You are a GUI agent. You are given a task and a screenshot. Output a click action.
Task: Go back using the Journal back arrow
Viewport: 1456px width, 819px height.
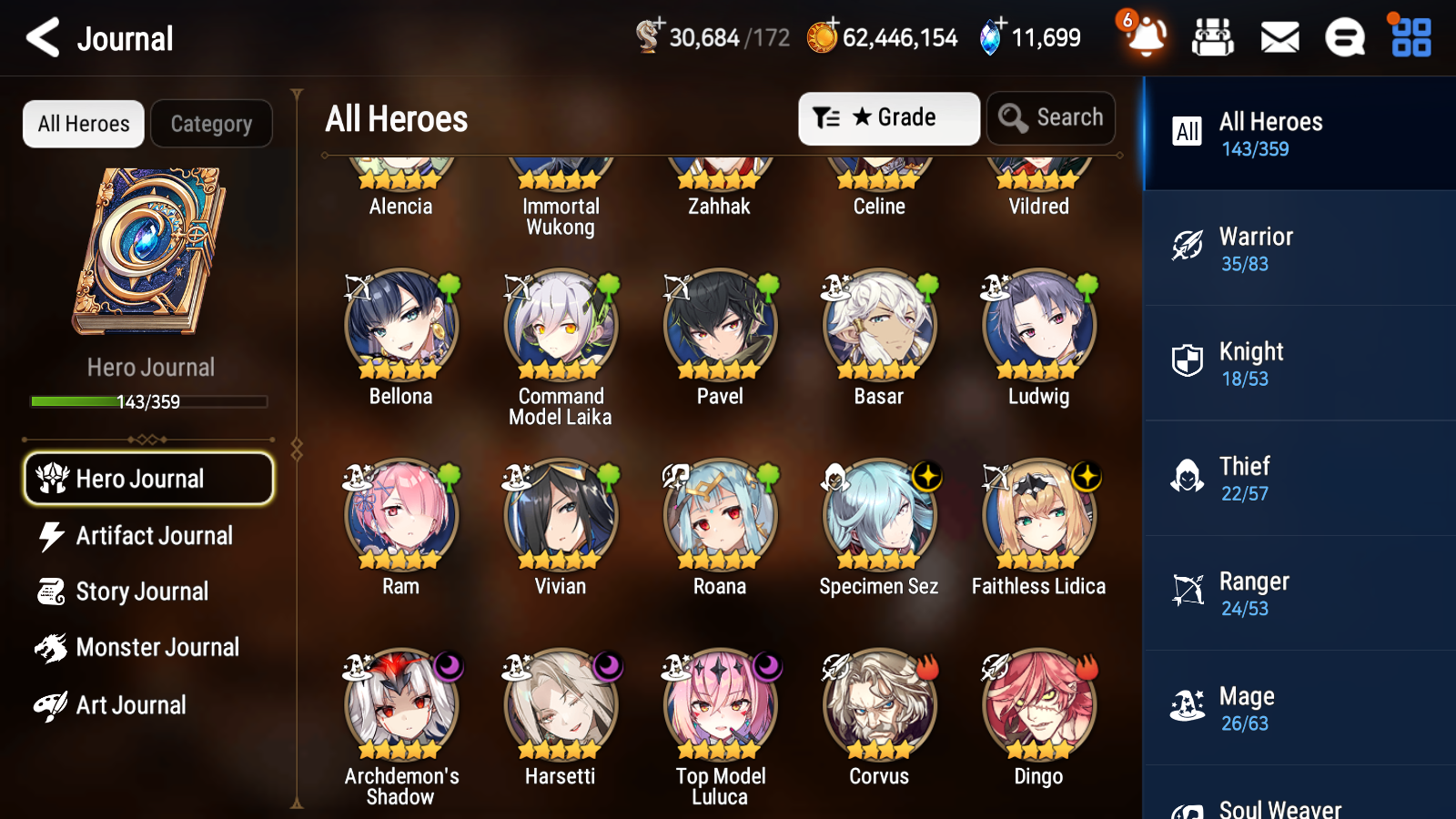pyautogui.click(x=40, y=37)
